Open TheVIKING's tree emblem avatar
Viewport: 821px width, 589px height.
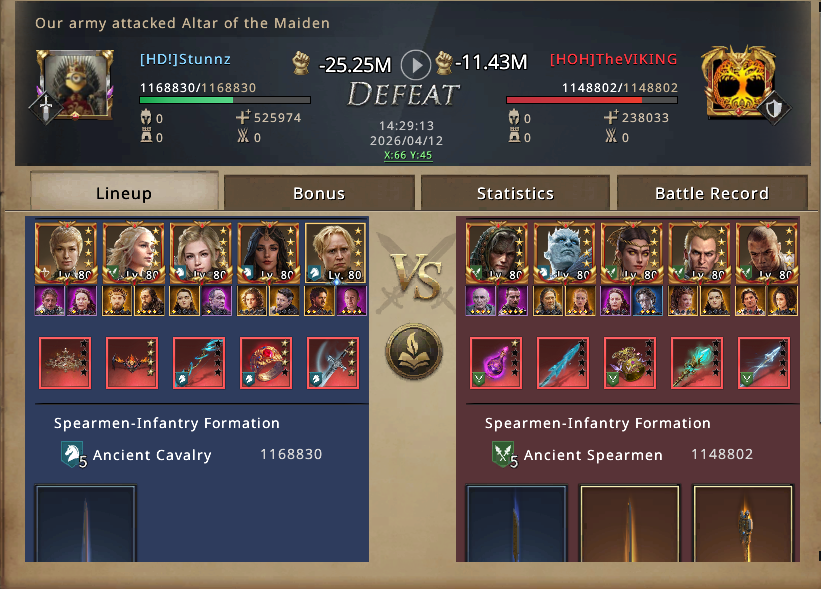point(738,83)
